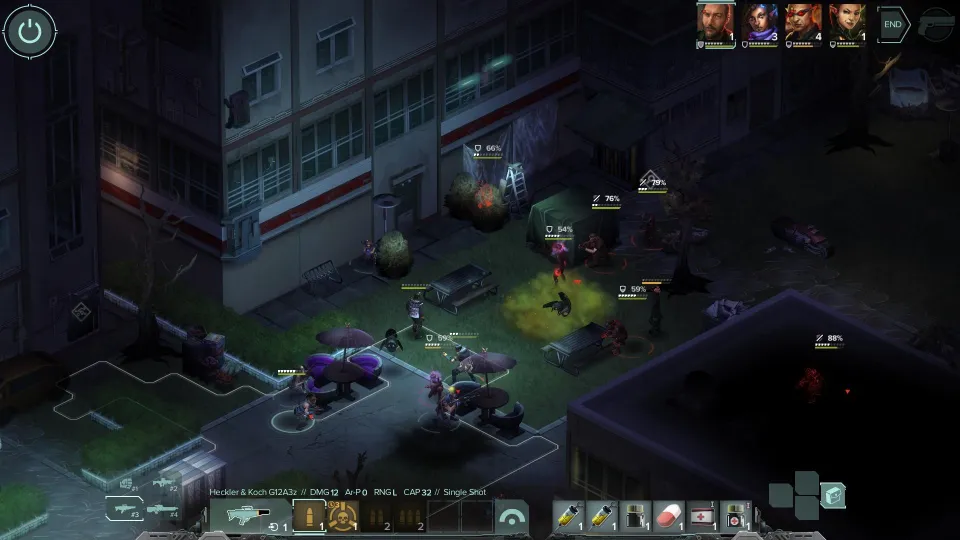Screen dimensions: 960x540
Task: Select the Single Shot fire mode
Action: click(x=309, y=516)
